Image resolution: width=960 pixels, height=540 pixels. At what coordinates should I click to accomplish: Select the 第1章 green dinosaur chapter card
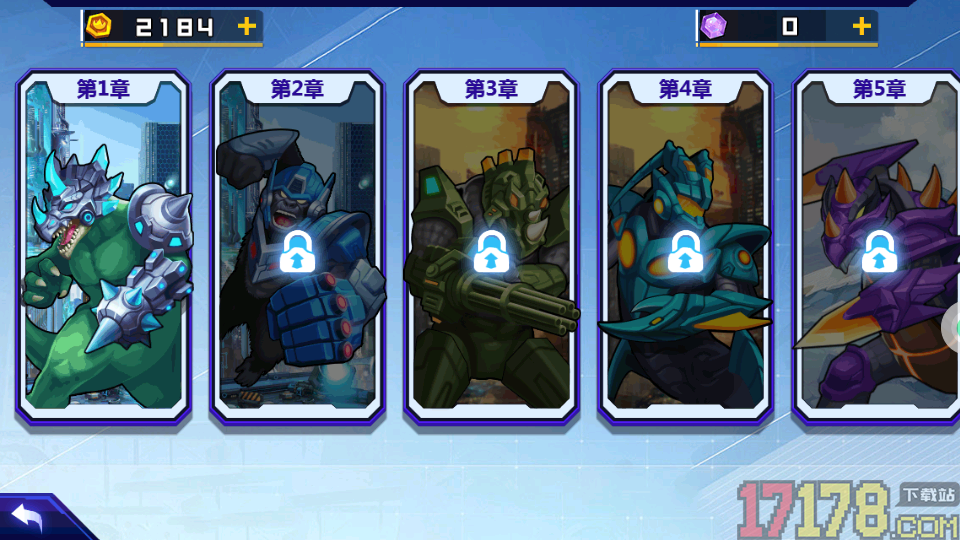pos(103,250)
